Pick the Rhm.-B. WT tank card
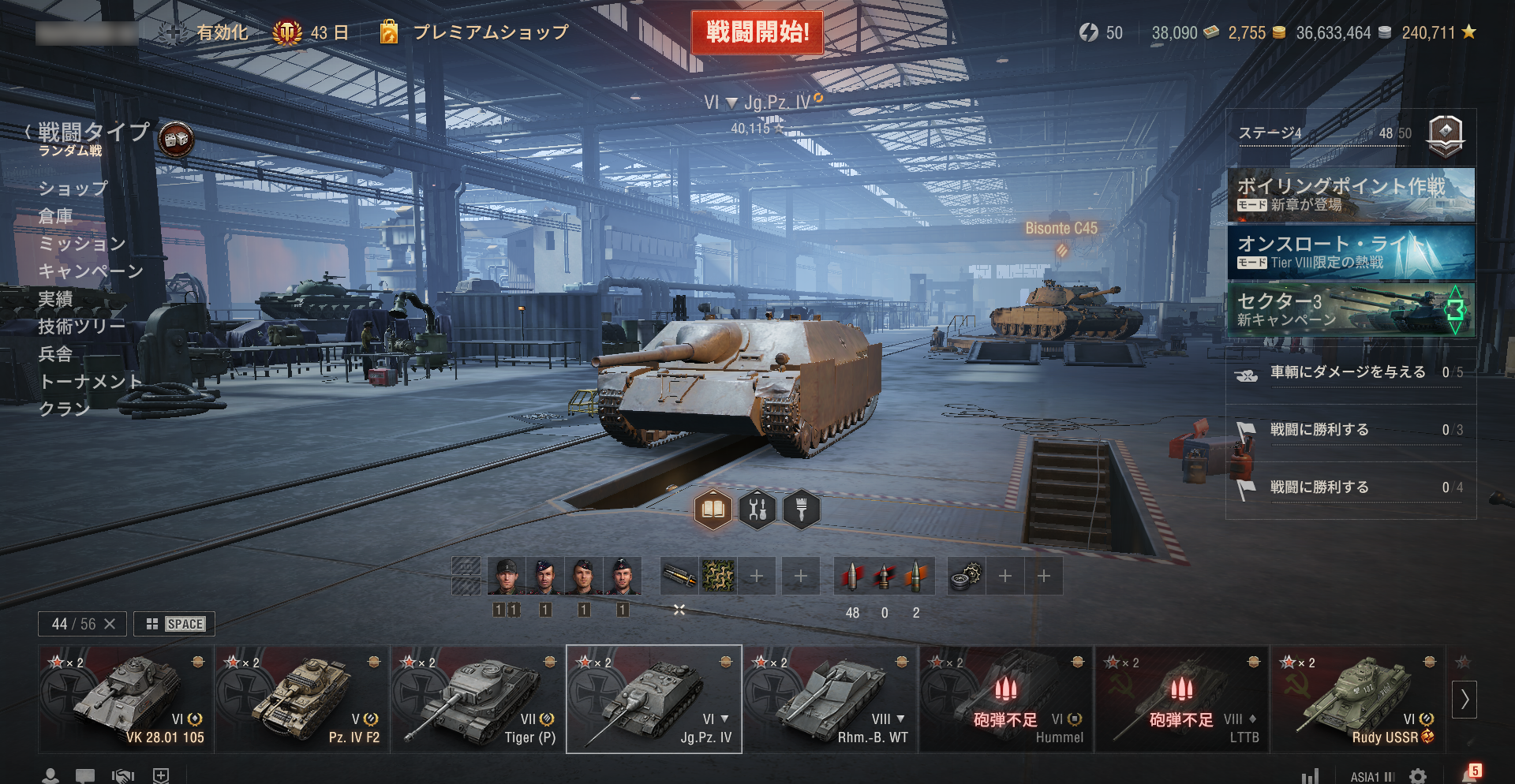Screen dimensions: 1515x784 pos(830,699)
